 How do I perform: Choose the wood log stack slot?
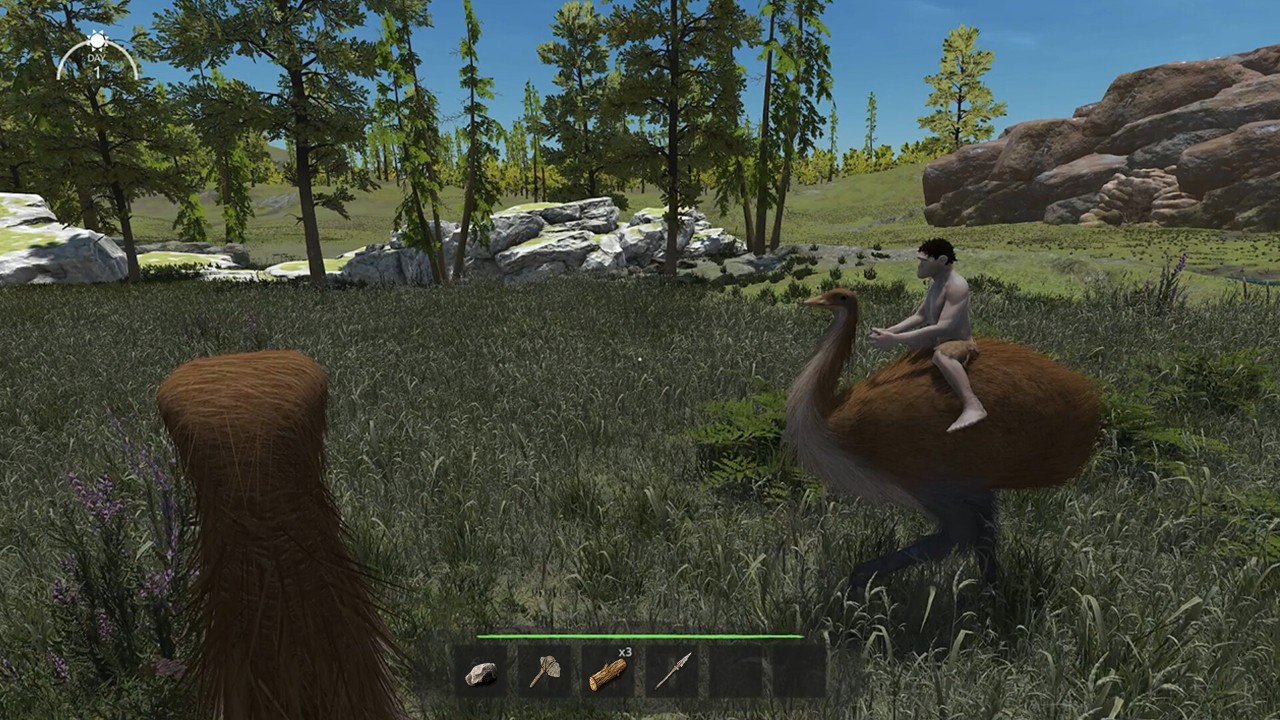608,672
